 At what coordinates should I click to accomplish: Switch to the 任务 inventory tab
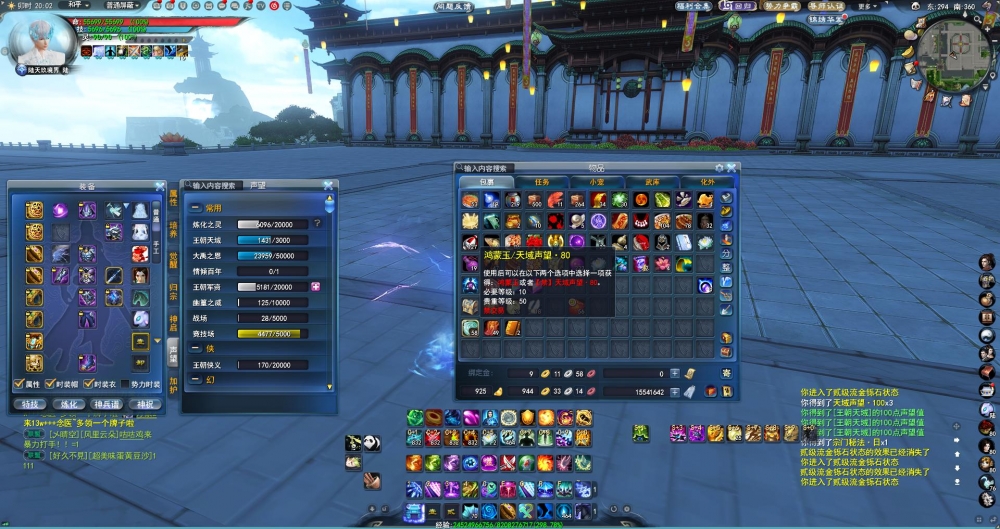(x=542, y=182)
